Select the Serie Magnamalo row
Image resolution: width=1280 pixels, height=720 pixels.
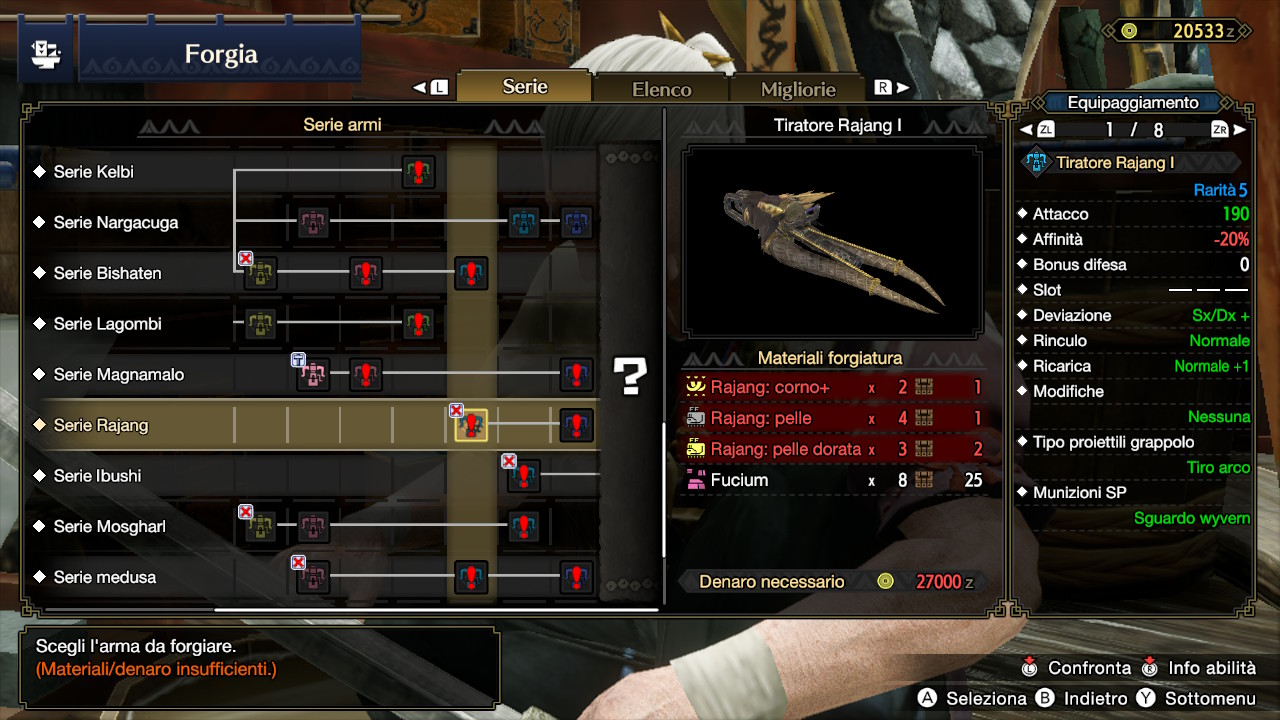click(x=118, y=375)
